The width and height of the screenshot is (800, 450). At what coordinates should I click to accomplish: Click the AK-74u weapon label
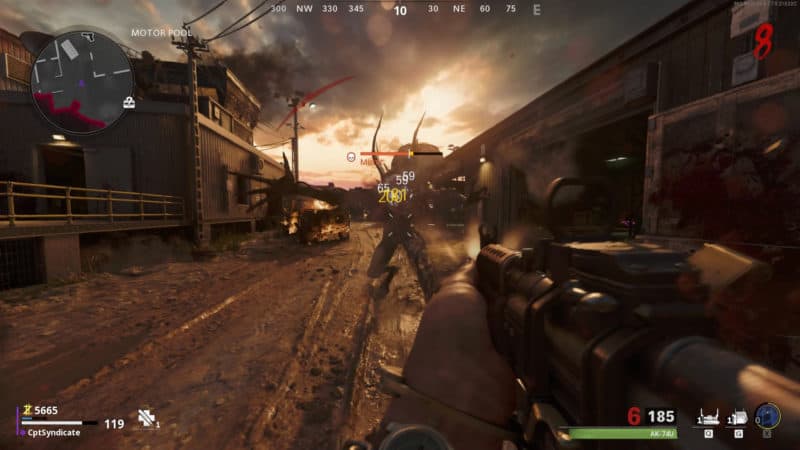pyautogui.click(x=661, y=434)
